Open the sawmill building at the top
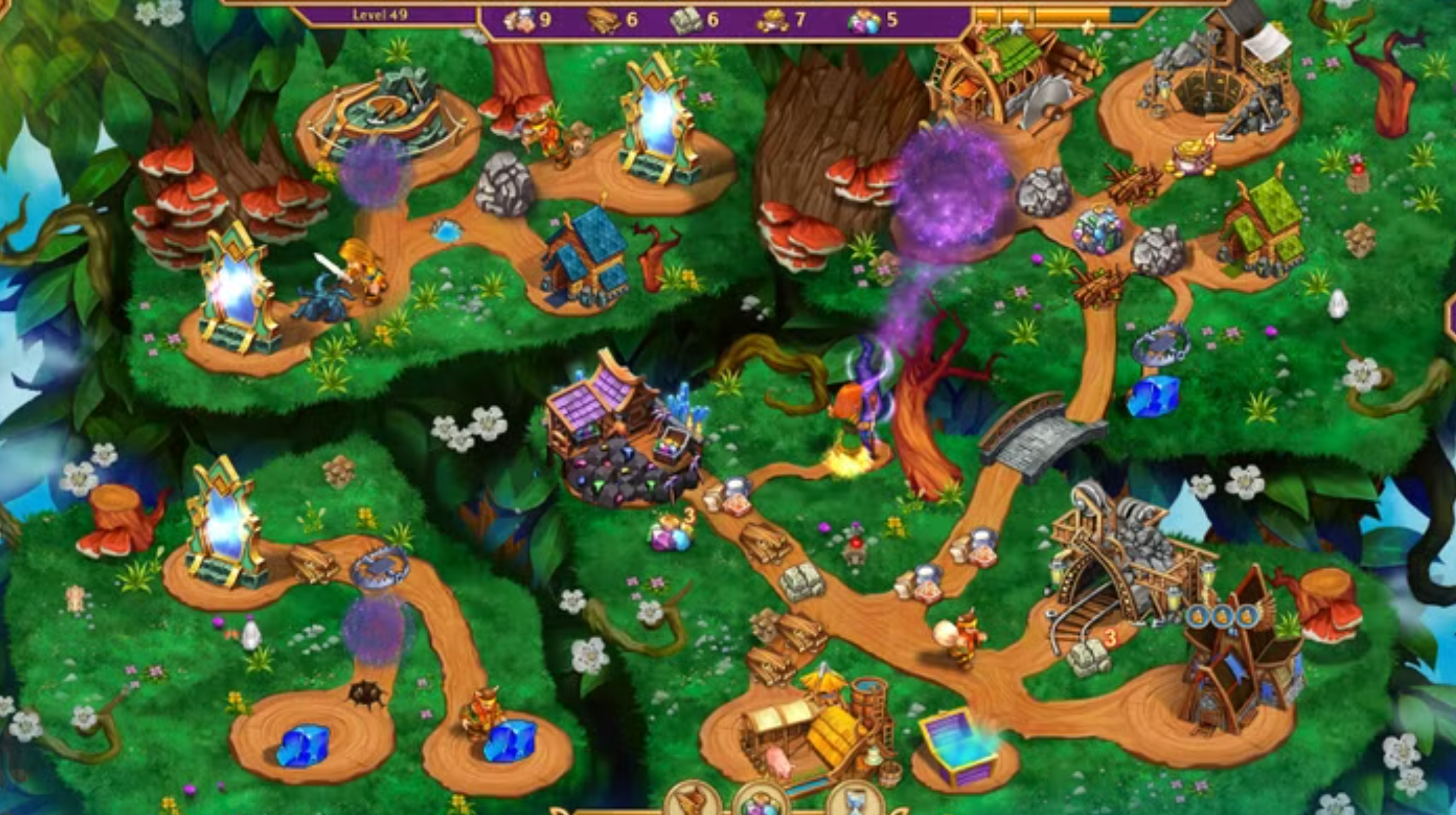 pos(991,76)
